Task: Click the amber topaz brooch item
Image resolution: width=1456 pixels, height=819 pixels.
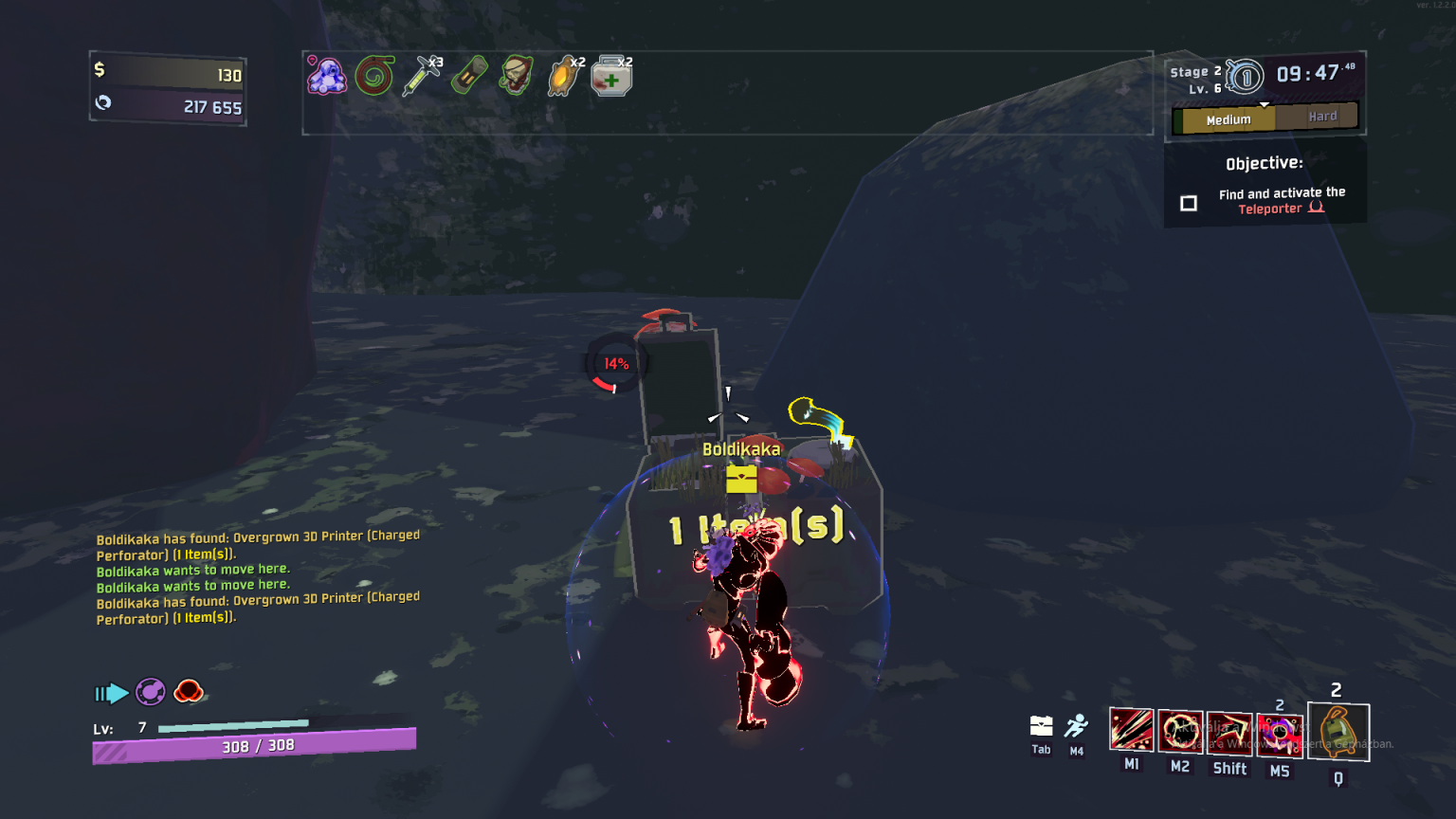Action: [565, 76]
